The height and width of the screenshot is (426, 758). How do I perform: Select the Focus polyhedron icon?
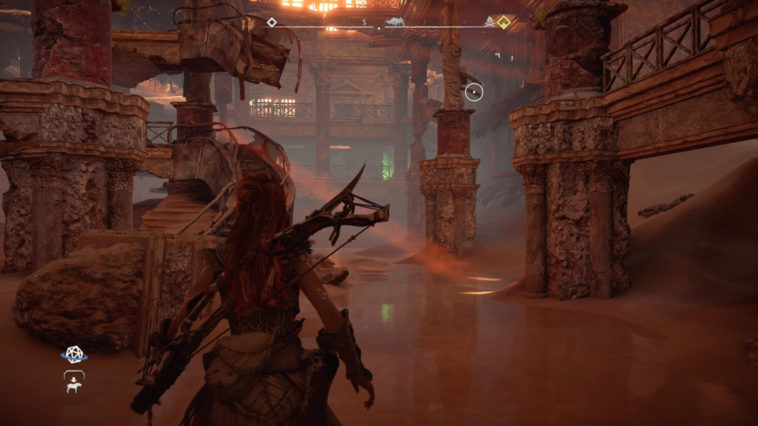pos(73,354)
